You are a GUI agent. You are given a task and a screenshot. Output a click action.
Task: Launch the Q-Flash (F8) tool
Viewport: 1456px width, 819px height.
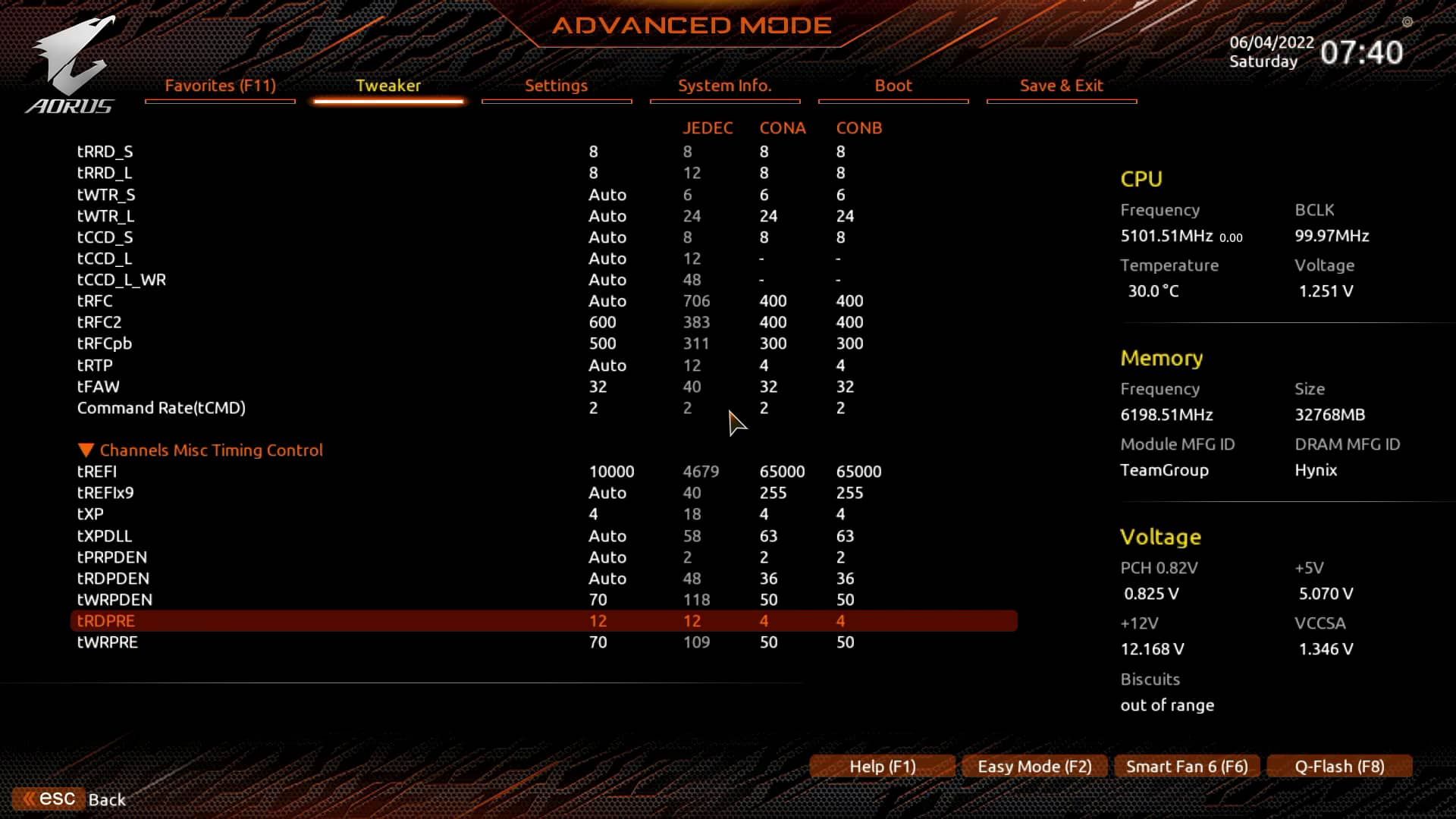click(1338, 766)
